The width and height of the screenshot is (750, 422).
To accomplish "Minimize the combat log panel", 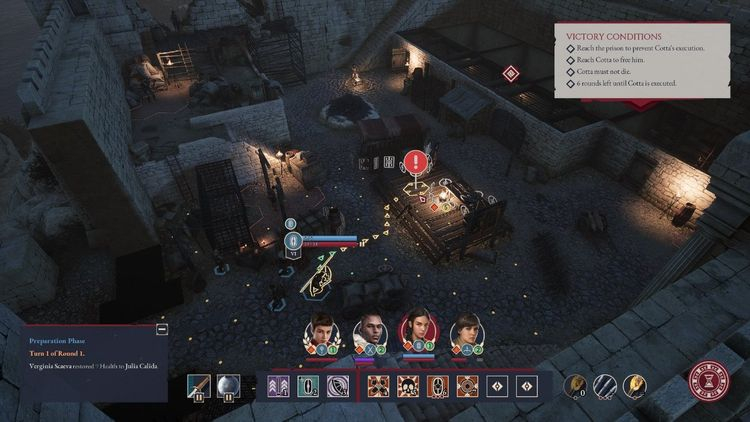I will tap(162, 329).
